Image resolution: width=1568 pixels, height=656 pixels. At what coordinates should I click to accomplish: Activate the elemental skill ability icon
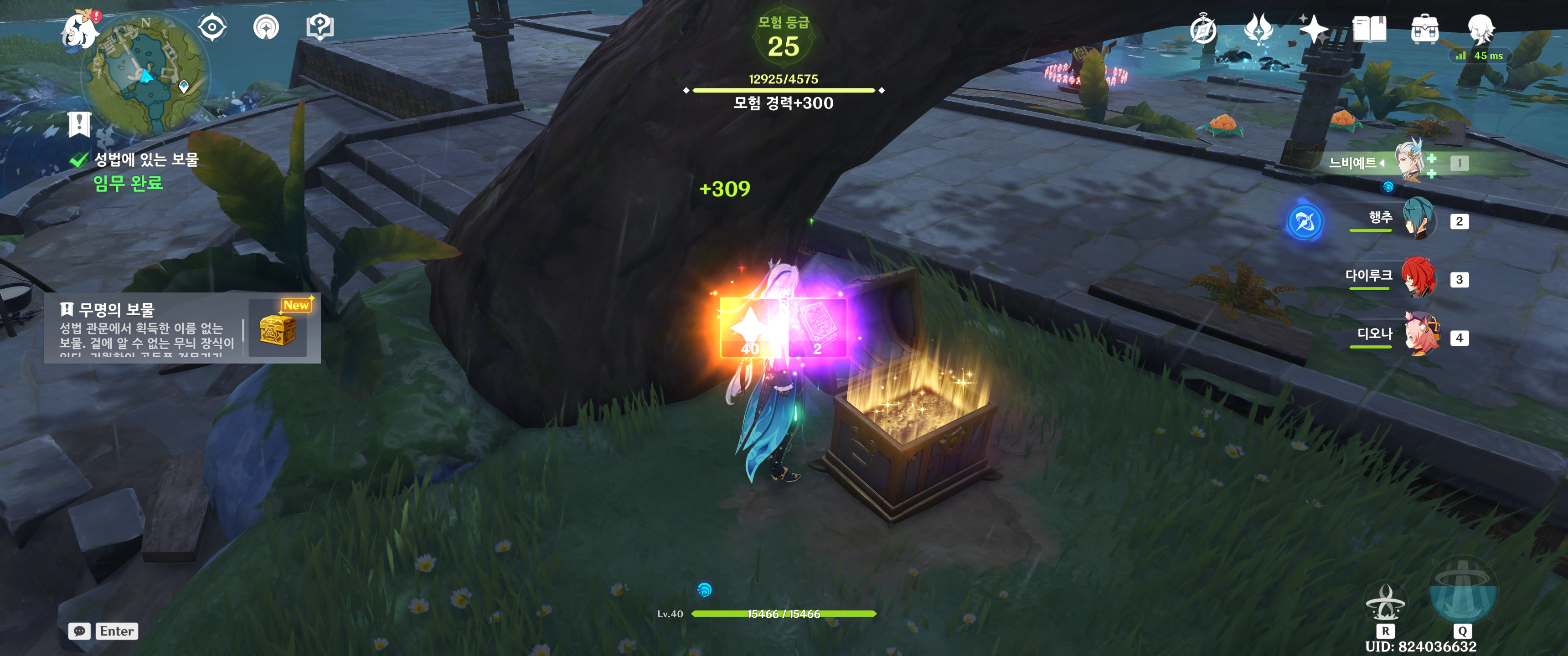[1385, 602]
